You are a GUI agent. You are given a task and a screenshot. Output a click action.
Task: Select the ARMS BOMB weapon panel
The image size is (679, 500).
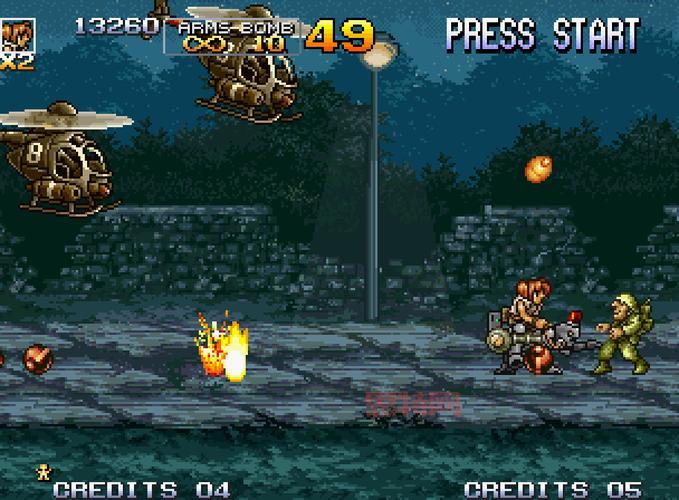[231, 35]
